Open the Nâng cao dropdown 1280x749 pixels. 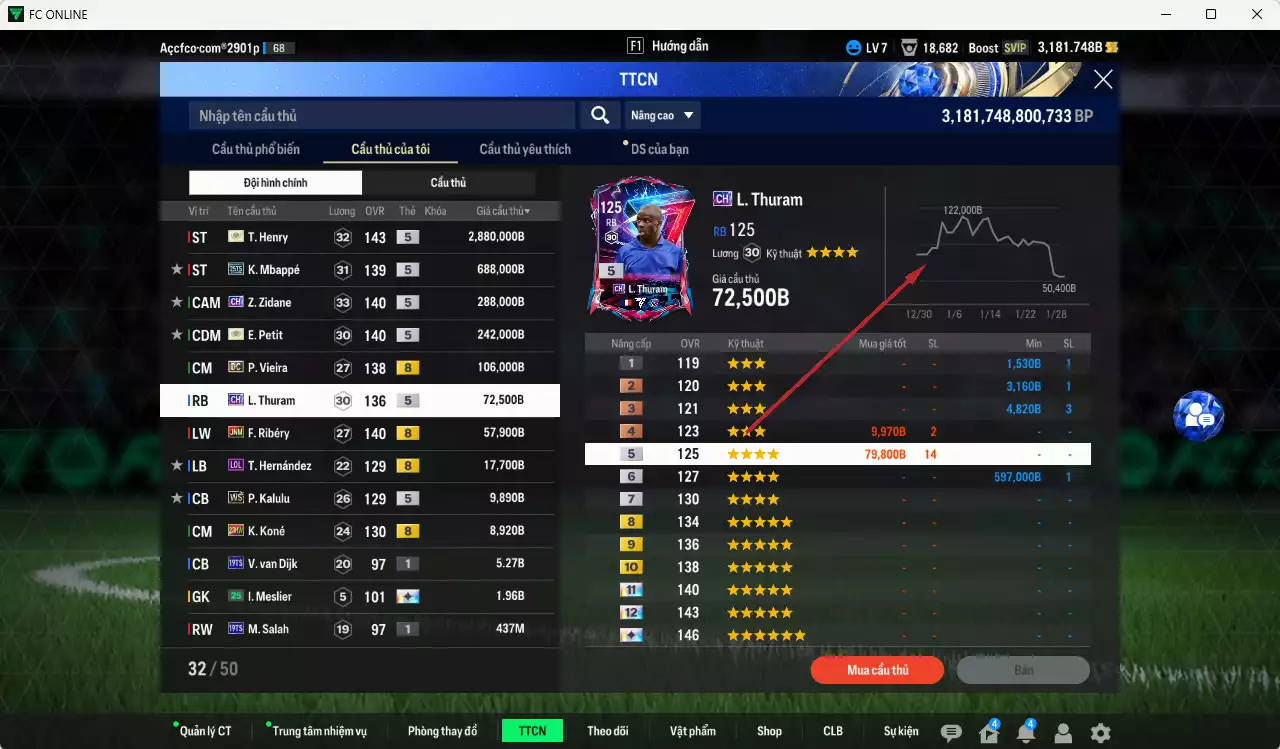tap(661, 115)
